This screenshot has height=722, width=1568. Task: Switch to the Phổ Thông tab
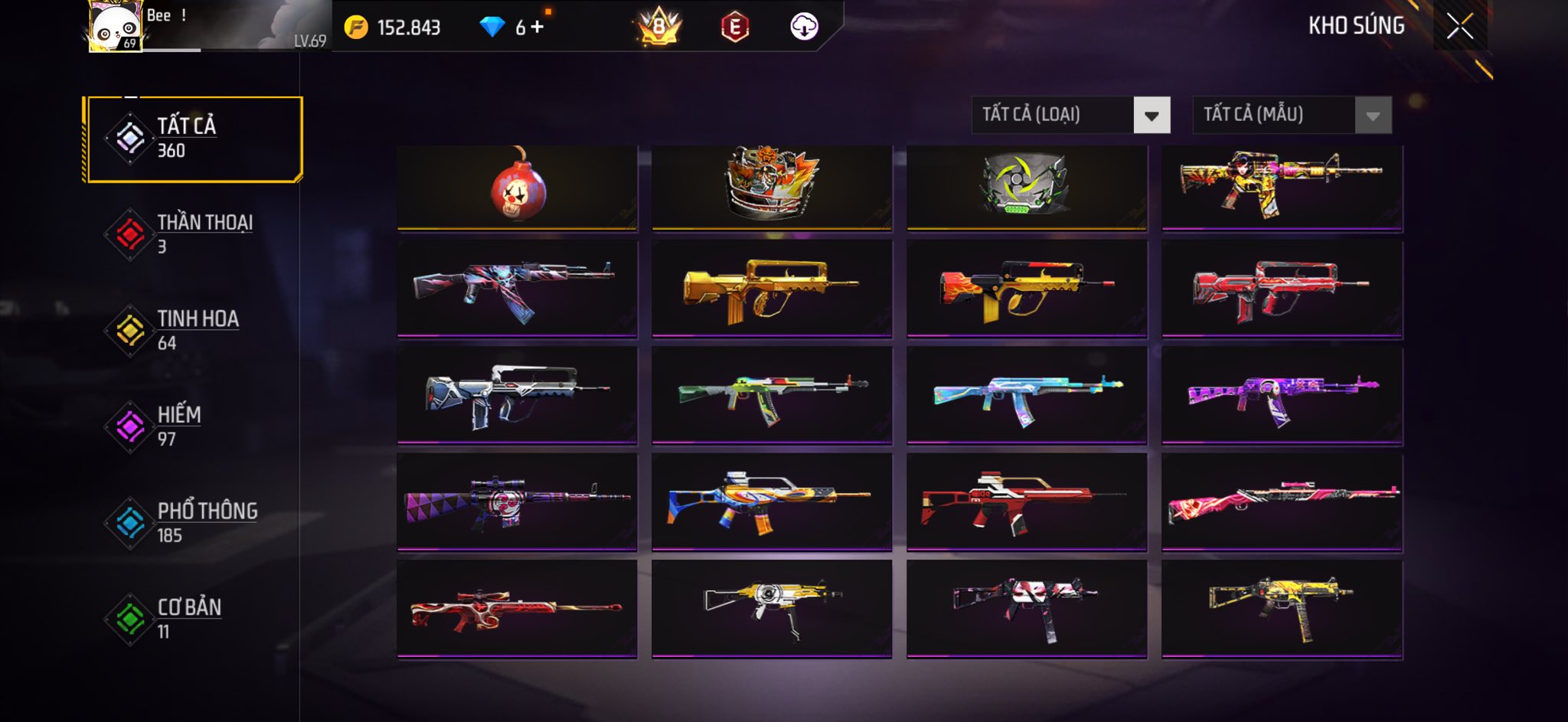pyautogui.click(x=191, y=523)
